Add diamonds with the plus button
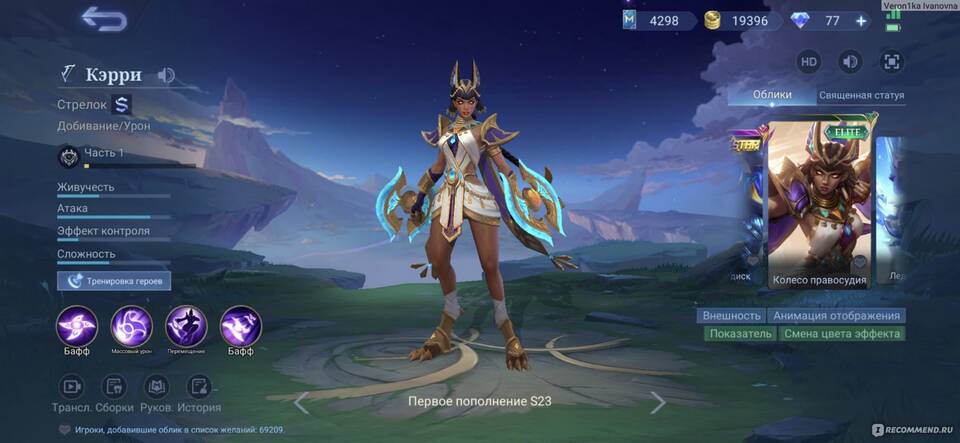Viewport: 960px width, 443px height. pos(861,20)
